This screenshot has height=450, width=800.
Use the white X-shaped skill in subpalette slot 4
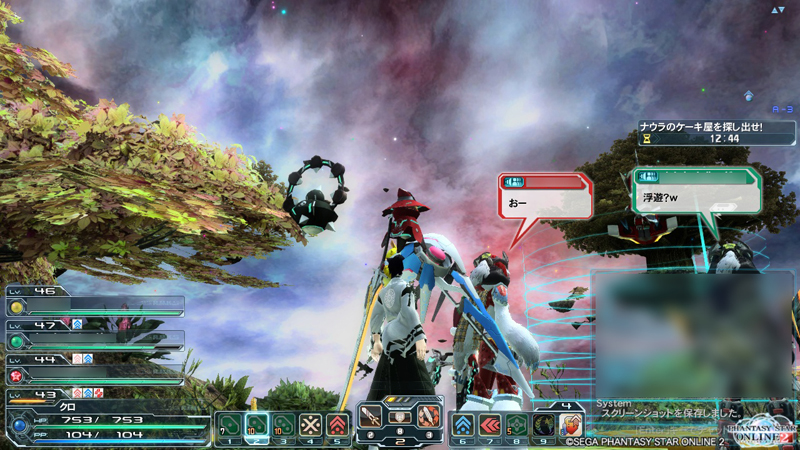tap(311, 424)
